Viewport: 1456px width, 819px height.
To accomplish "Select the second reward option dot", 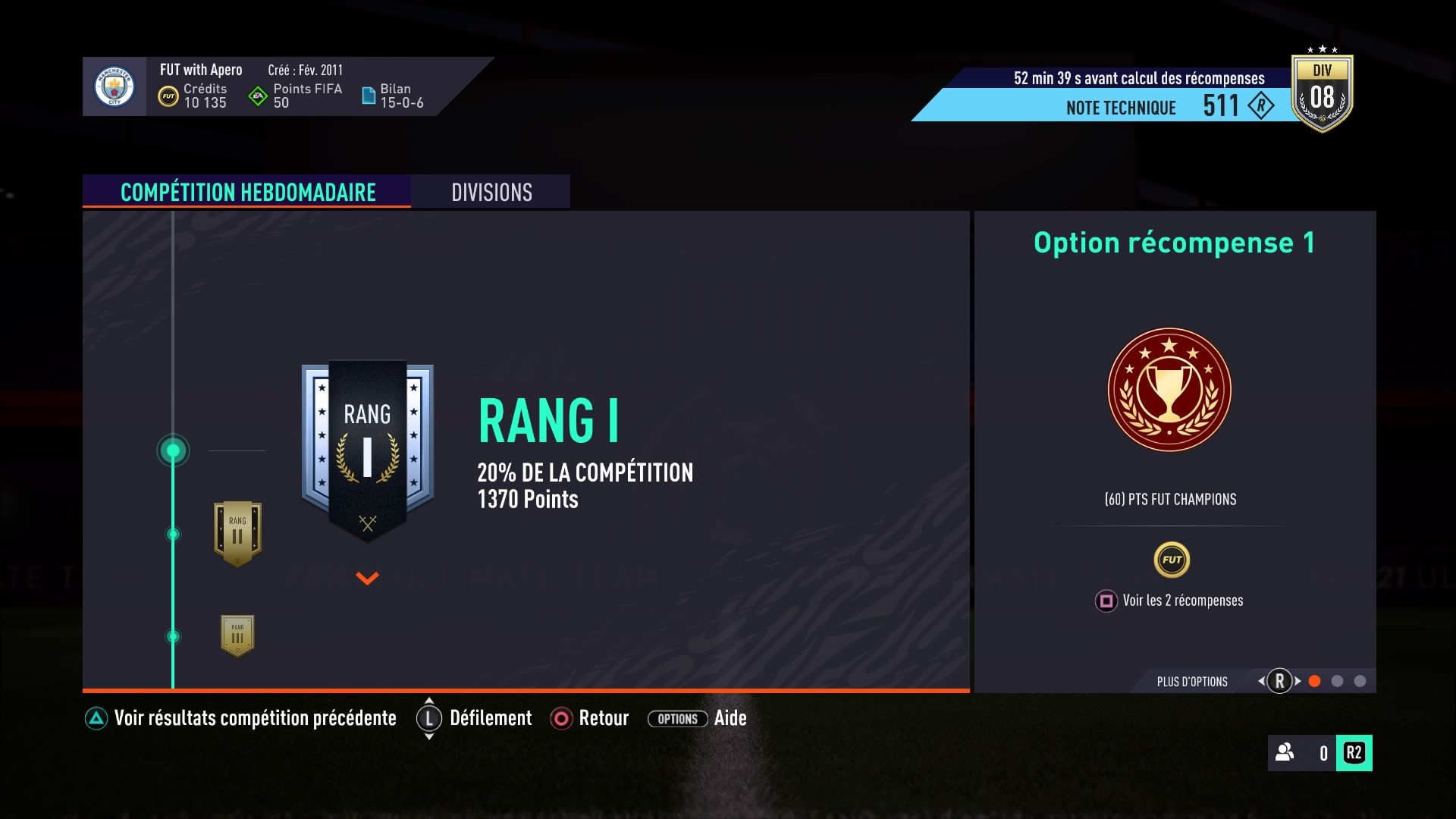I will [1337, 682].
